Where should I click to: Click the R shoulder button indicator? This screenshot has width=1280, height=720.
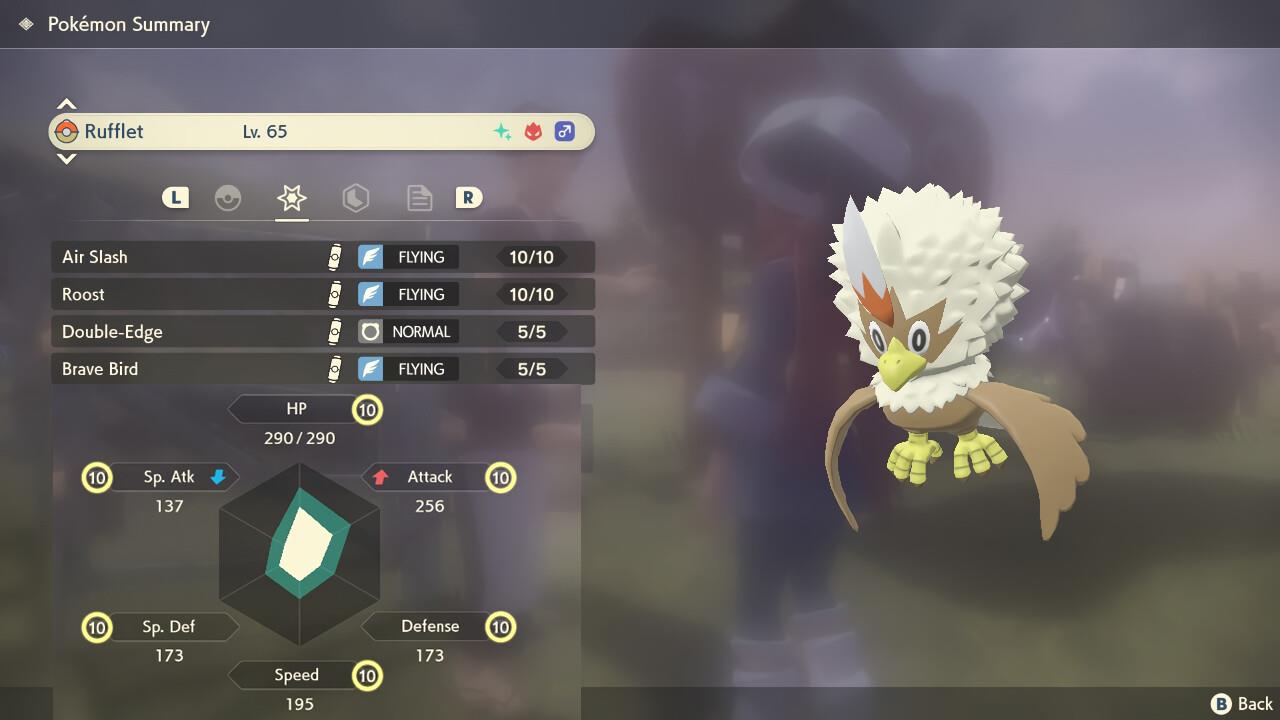click(x=469, y=198)
